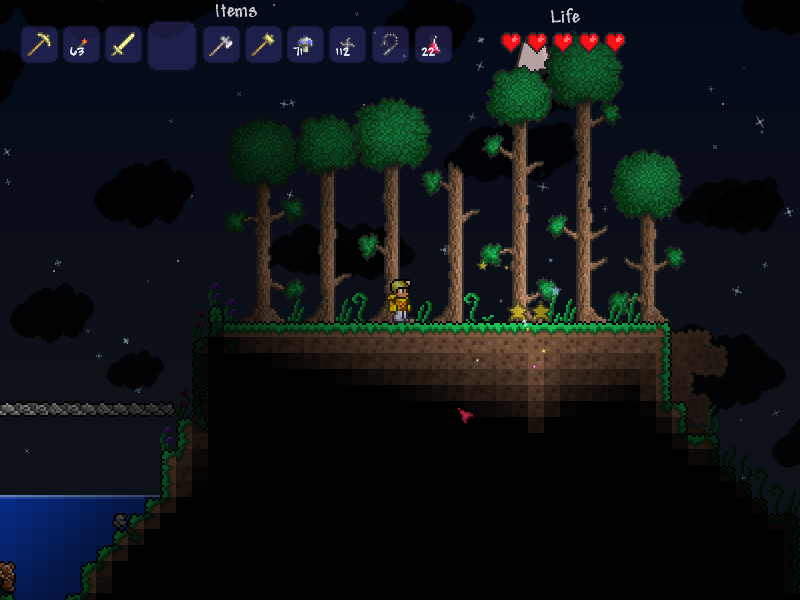This screenshot has height=600, width=800.
Task: Choose the shuriken stack of 112
Action: coord(347,45)
